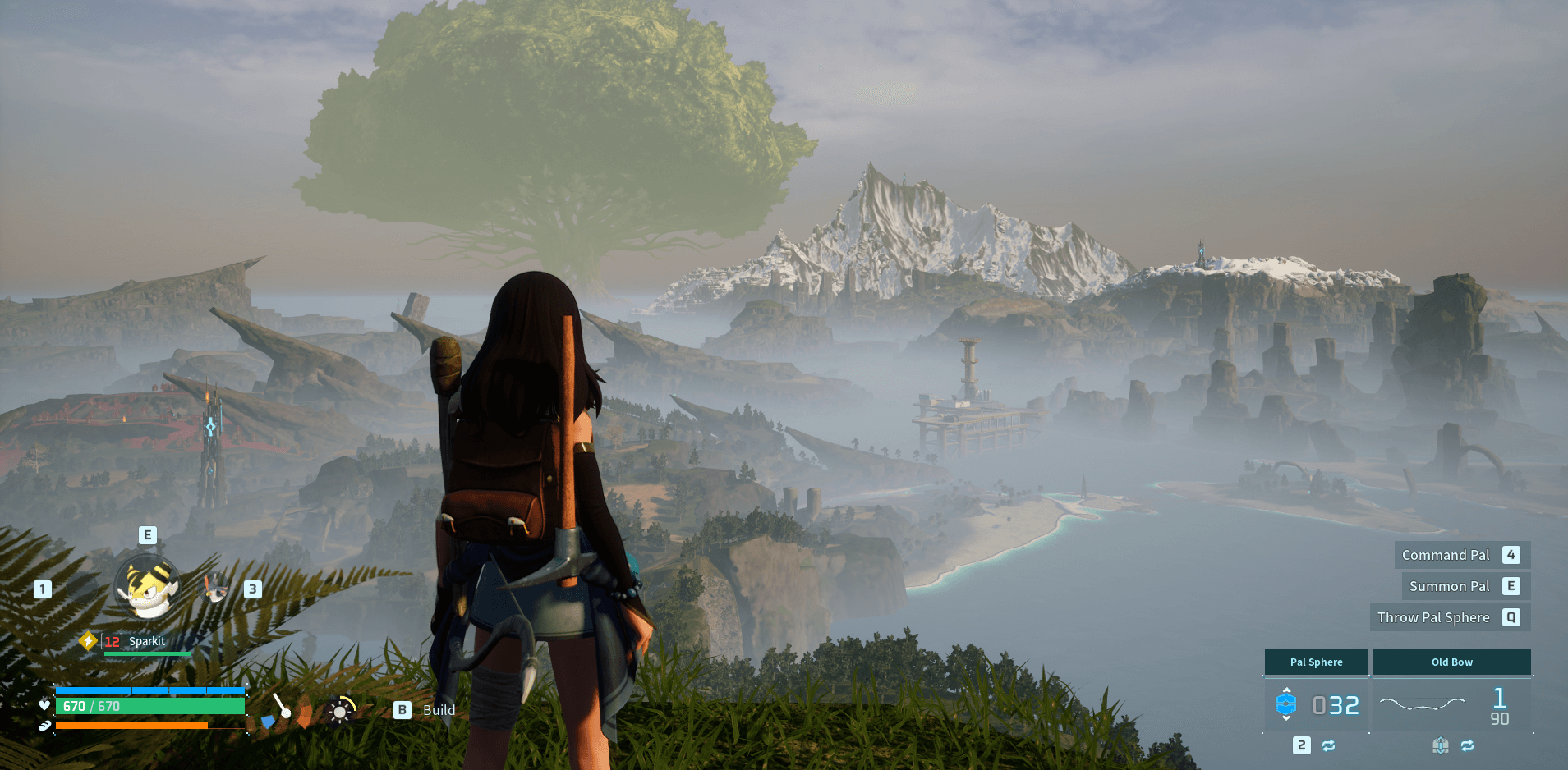Activate the Summon Pal action
1568x770 pixels.
click(1464, 586)
